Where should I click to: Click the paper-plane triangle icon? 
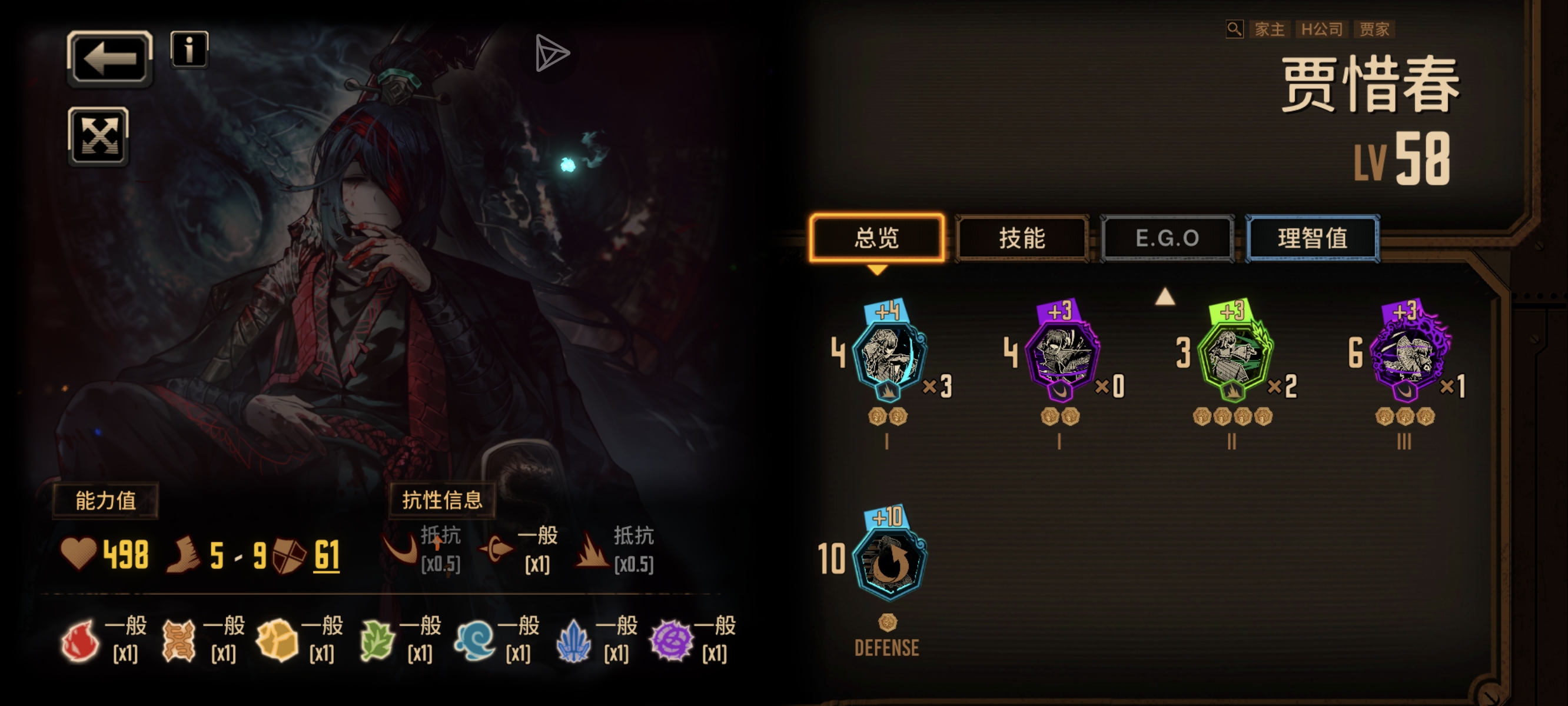click(x=552, y=53)
